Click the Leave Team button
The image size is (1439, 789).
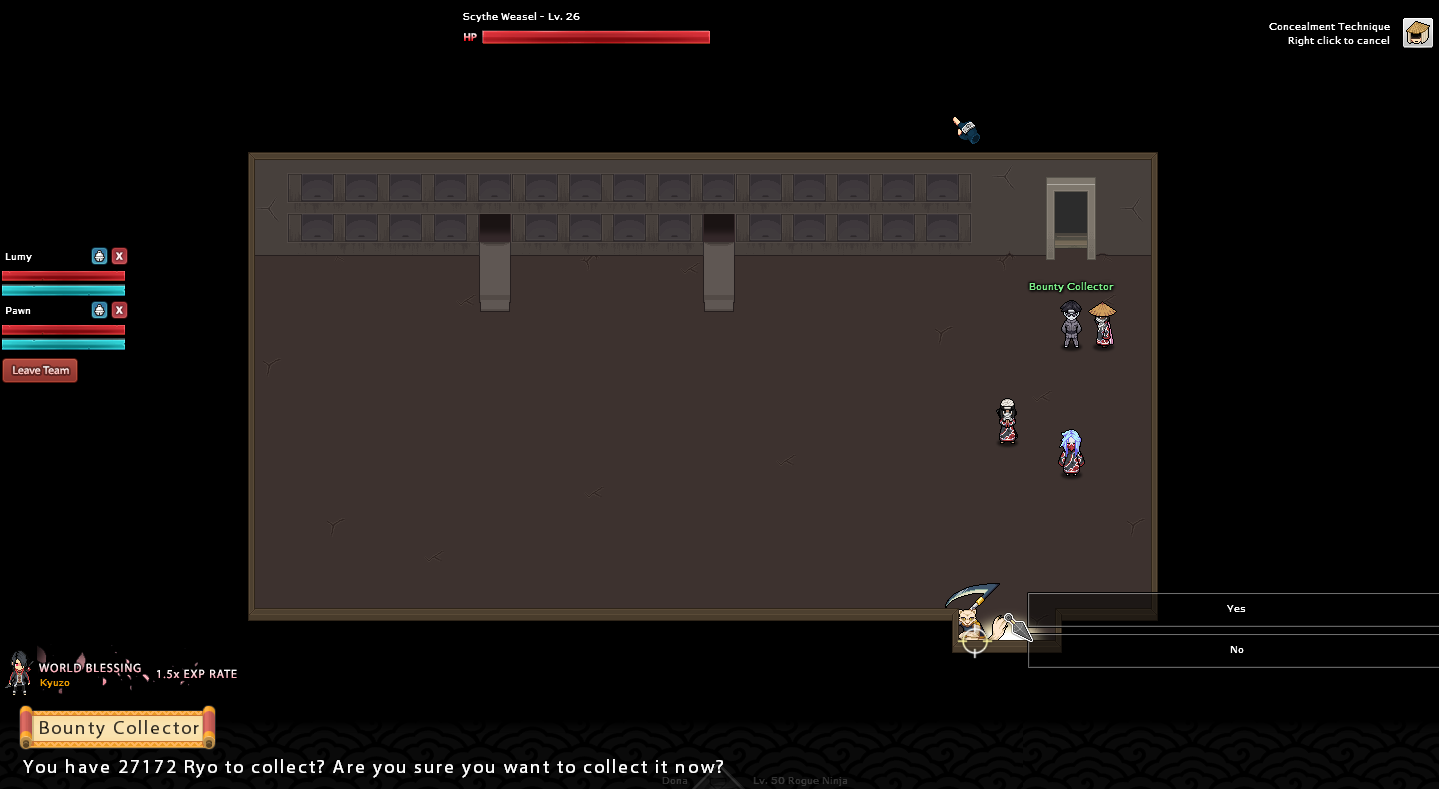pos(40,370)
